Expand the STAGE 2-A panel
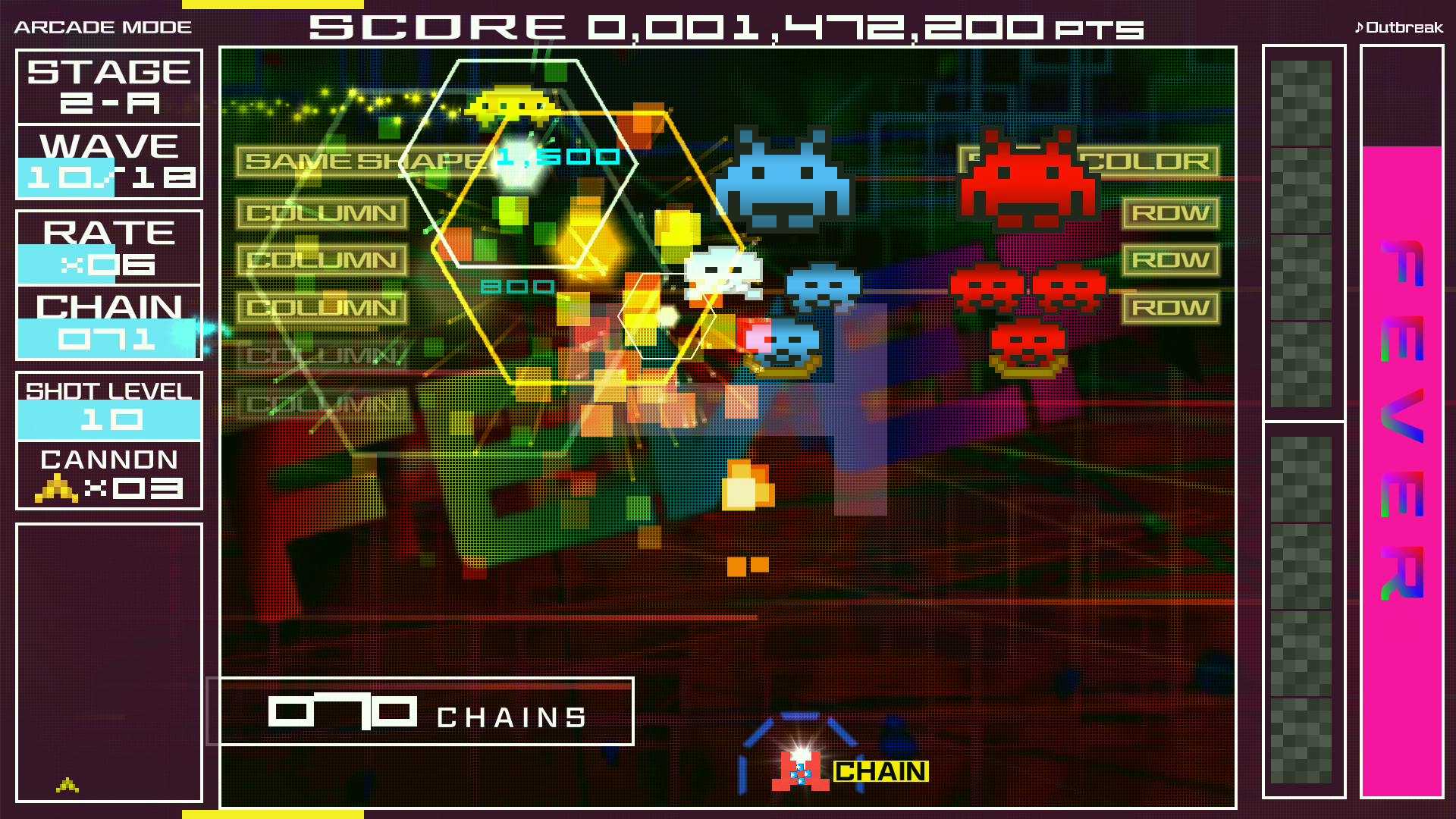 coord(108,85)
